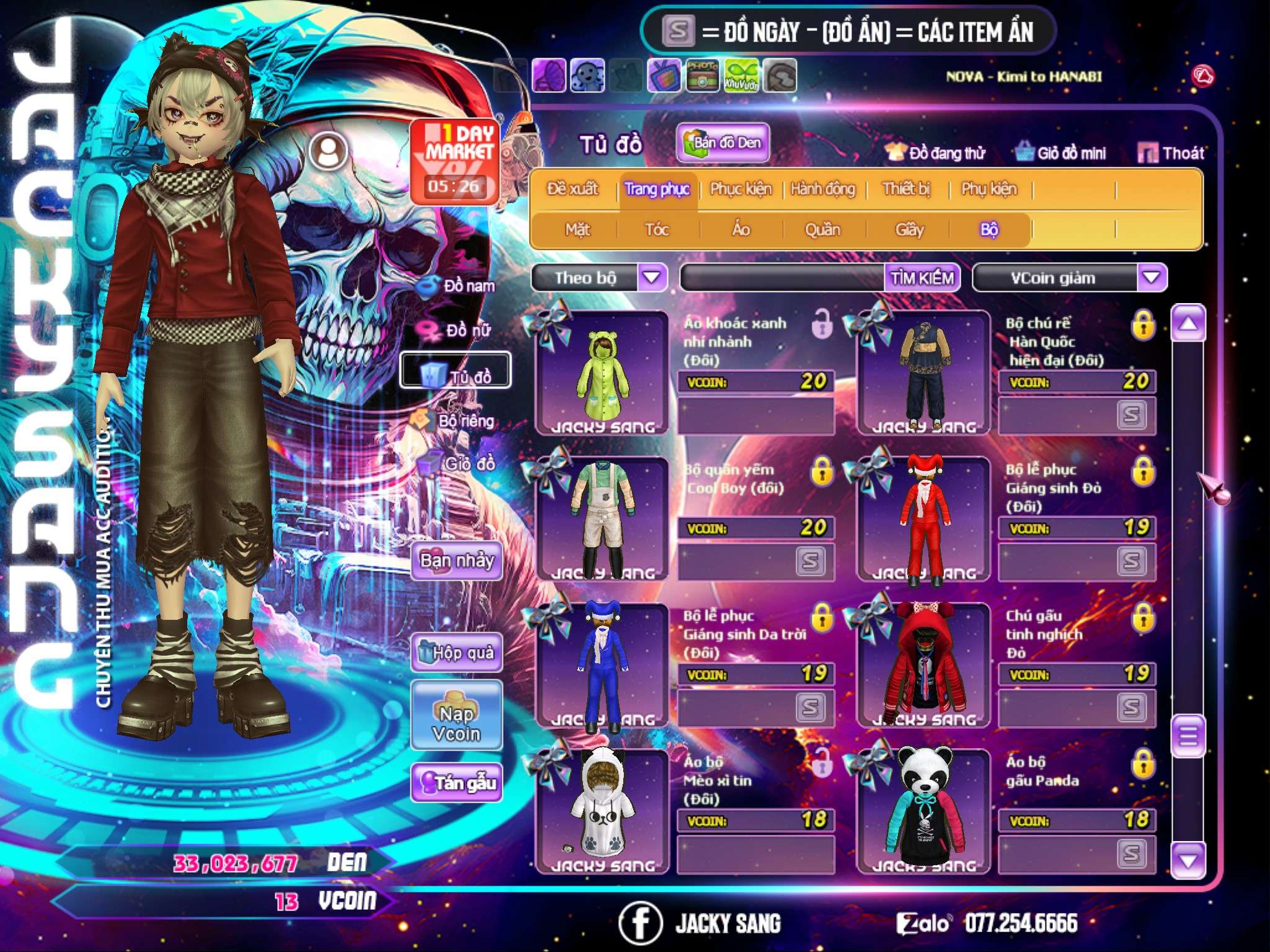Open the Theo bộ dropdown
Viewport: 1270px width, 952px height.
[x=652, y=278]
